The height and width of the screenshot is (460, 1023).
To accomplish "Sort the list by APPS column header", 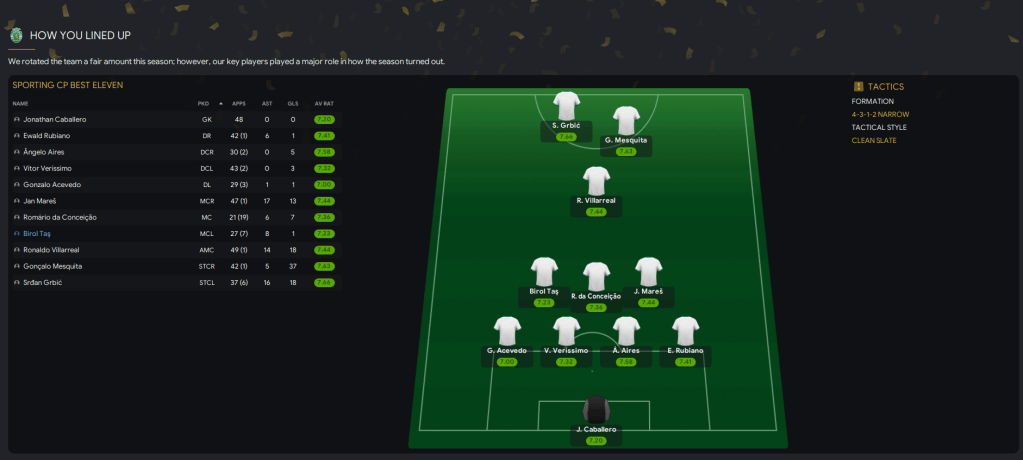I will [x=238, y=103].
